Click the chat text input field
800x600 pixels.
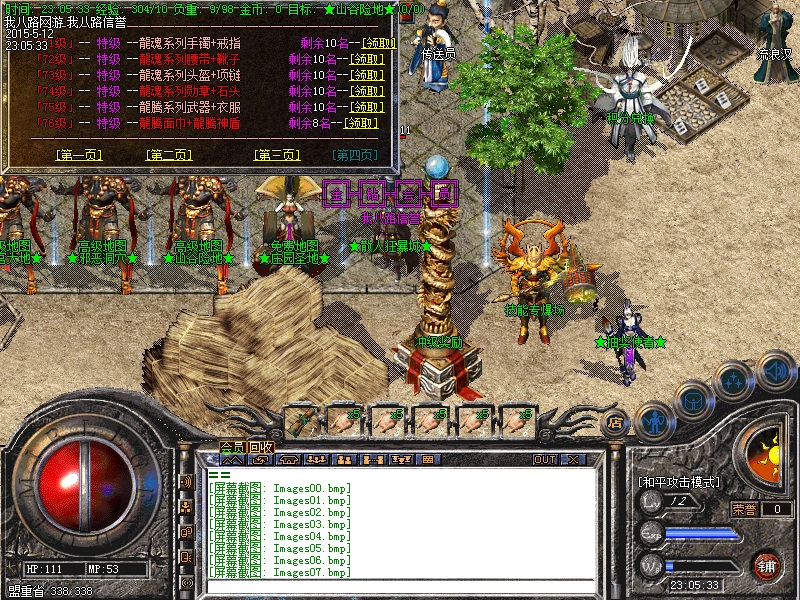click(400, 586)
